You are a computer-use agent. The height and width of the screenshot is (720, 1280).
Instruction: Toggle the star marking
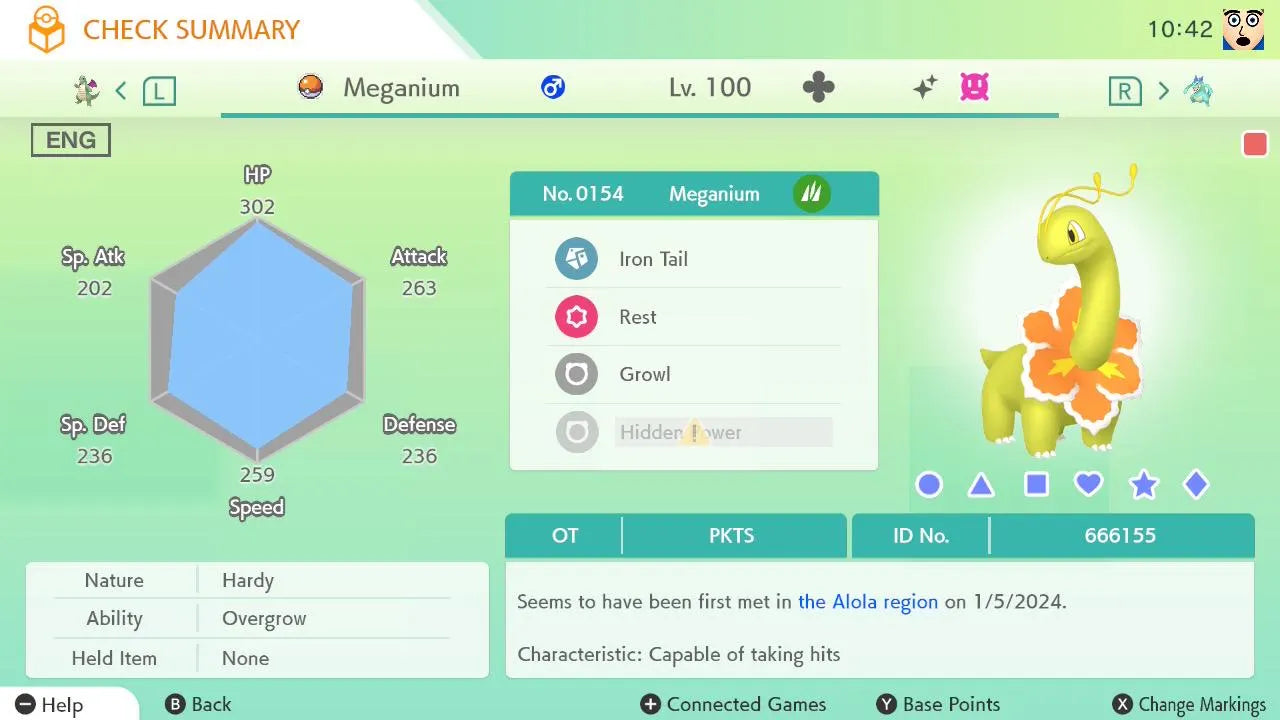point(1143,486)
